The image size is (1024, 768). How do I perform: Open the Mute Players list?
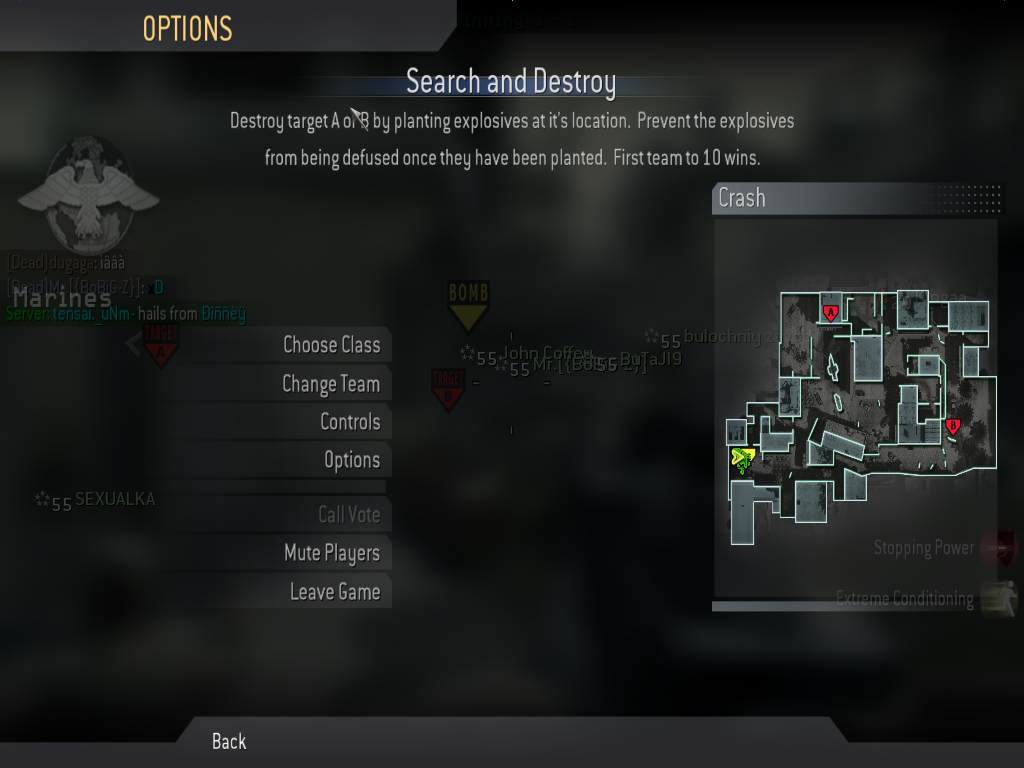coord(331,553)
